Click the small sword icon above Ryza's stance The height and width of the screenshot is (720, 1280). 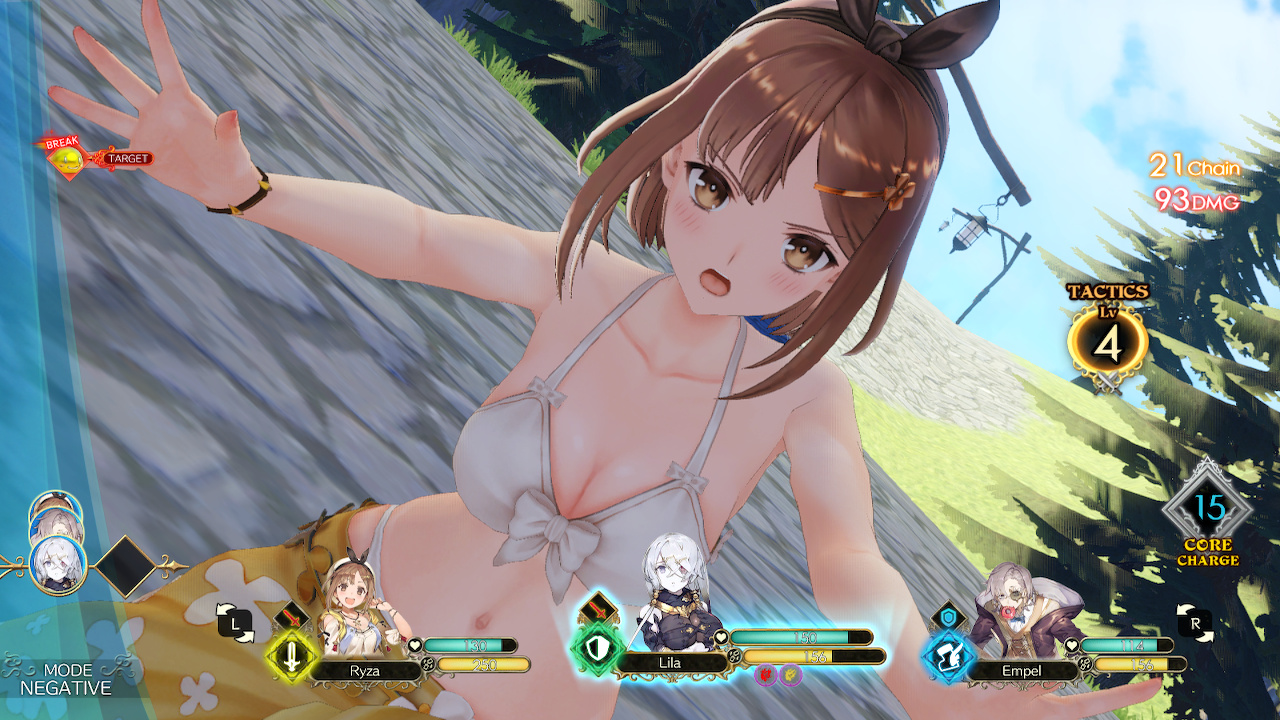point(293,617)
